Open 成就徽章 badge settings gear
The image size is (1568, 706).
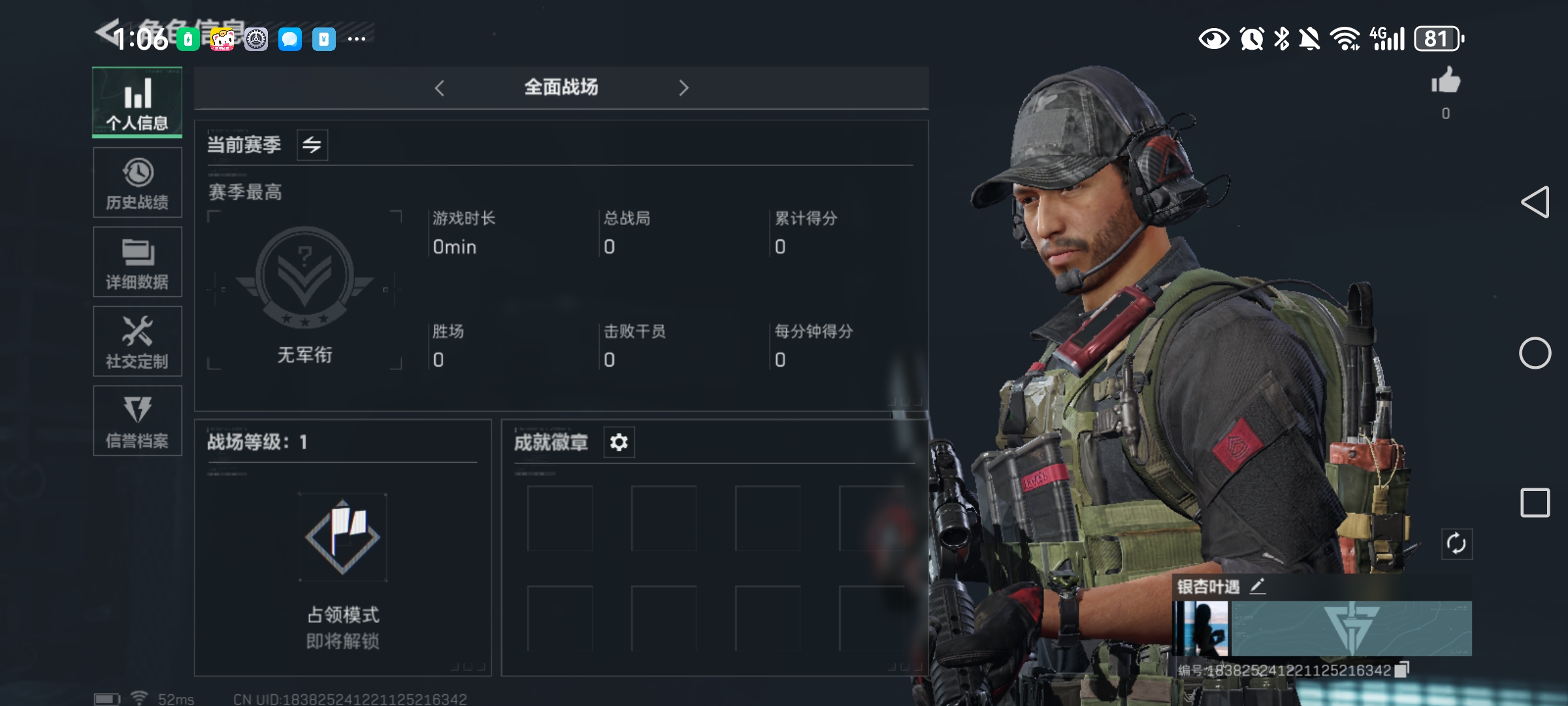tap(619, 443)
